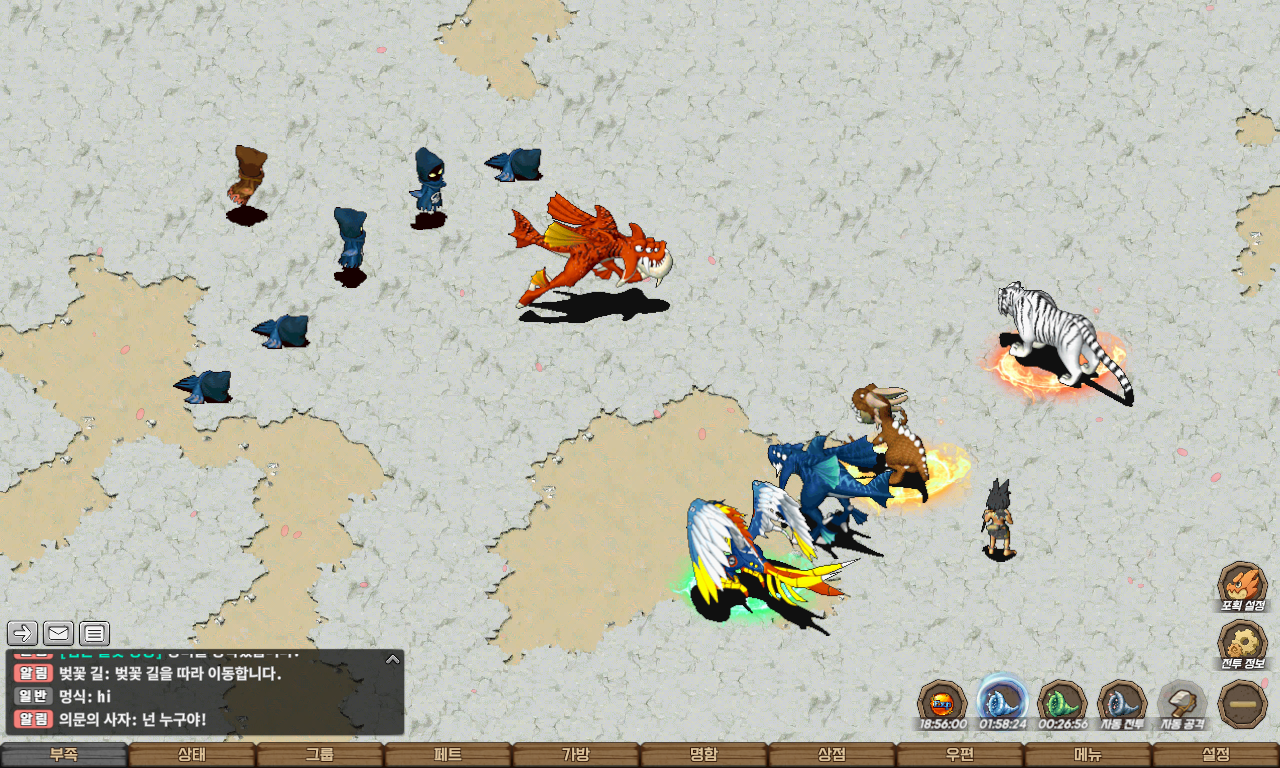The width and height of the screenshot is (1280, 768).
Task: Open the 명함 (name card) menu
Action: click(704, 755)
